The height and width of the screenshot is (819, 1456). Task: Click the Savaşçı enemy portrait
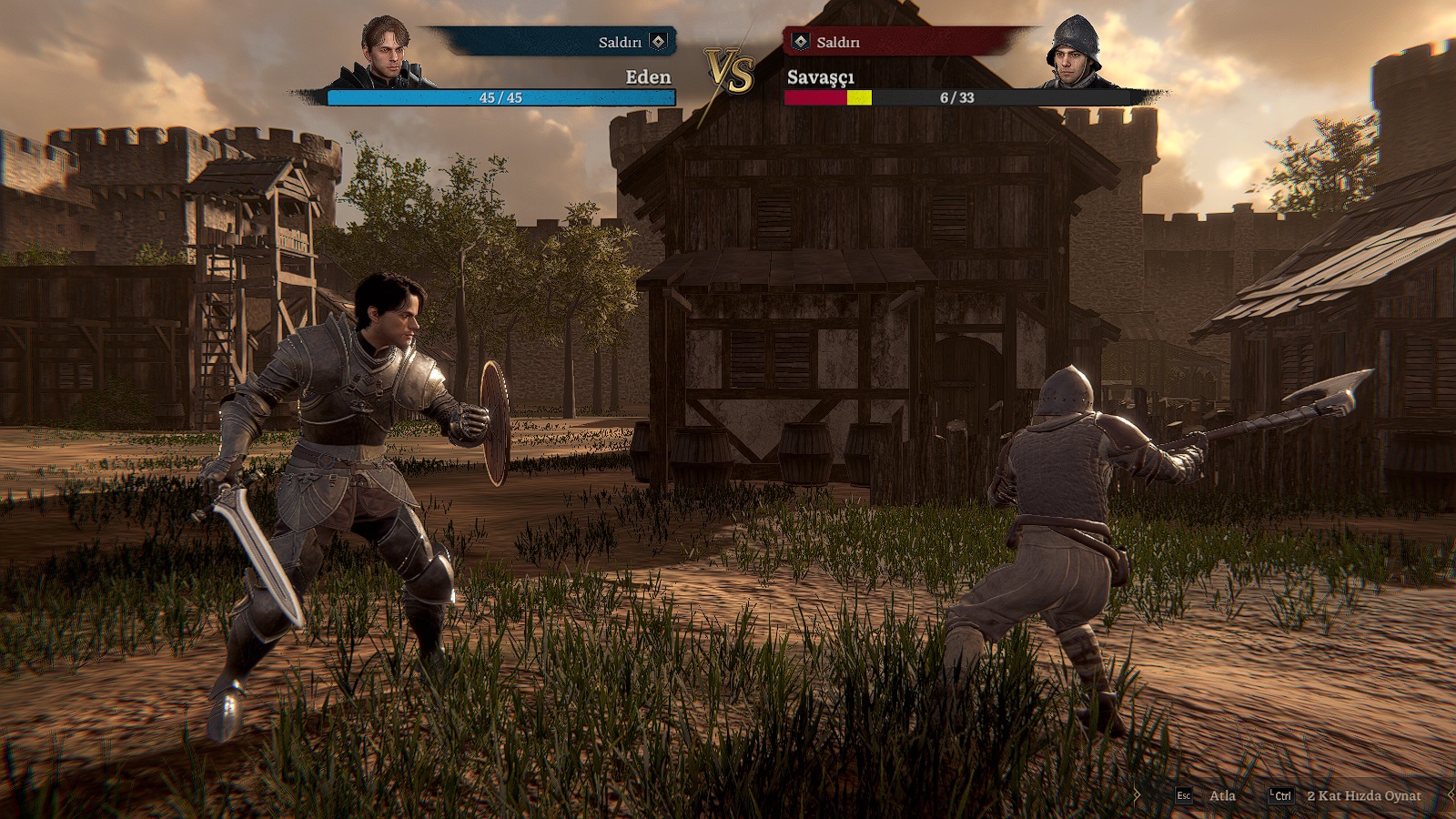coord(1076,53)
